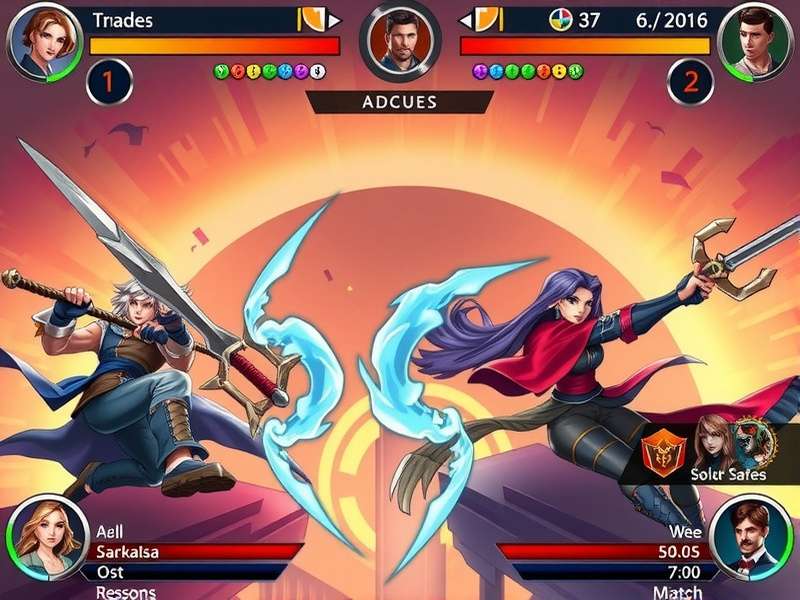Viewport: 800px width, 600px height.
Task: Select the top-right player portrait
Action: pos(757,40)
